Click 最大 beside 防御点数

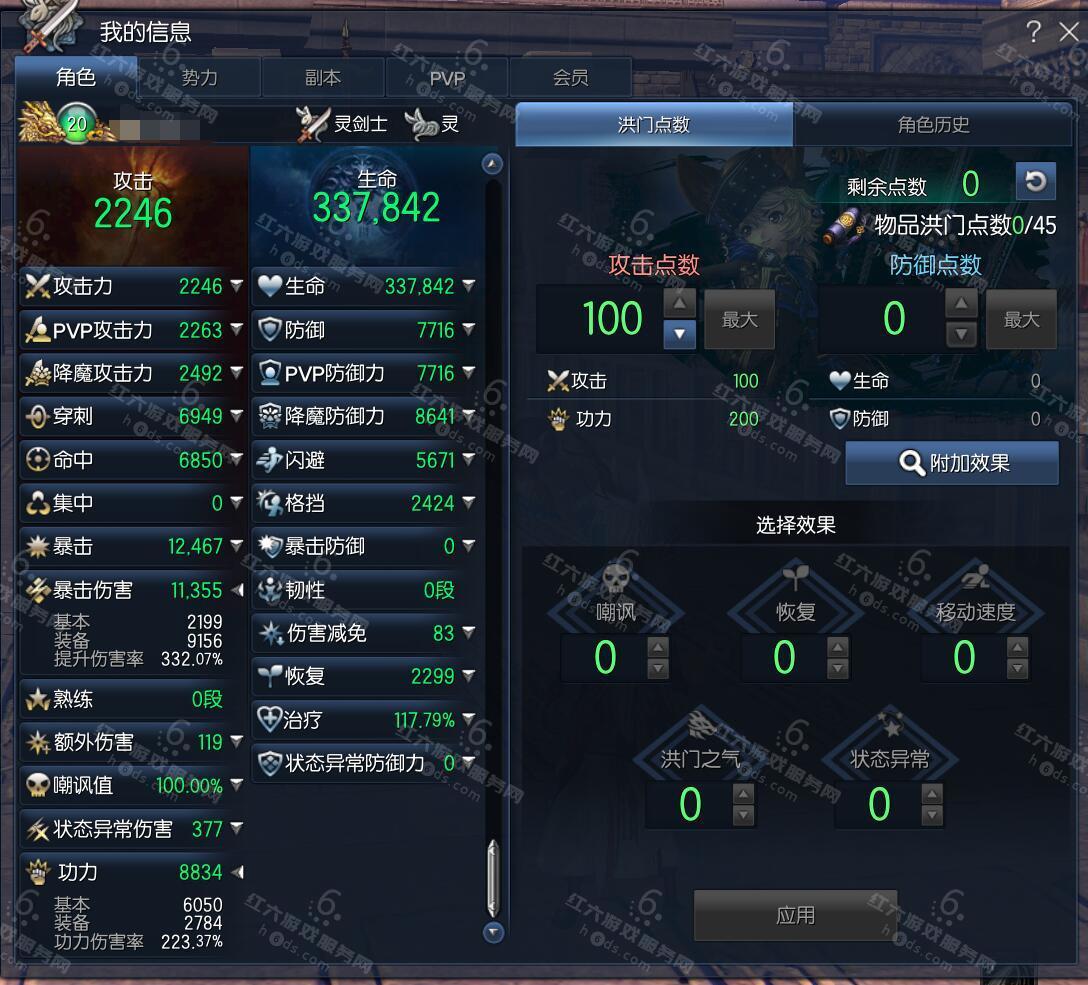[1021, 320]
